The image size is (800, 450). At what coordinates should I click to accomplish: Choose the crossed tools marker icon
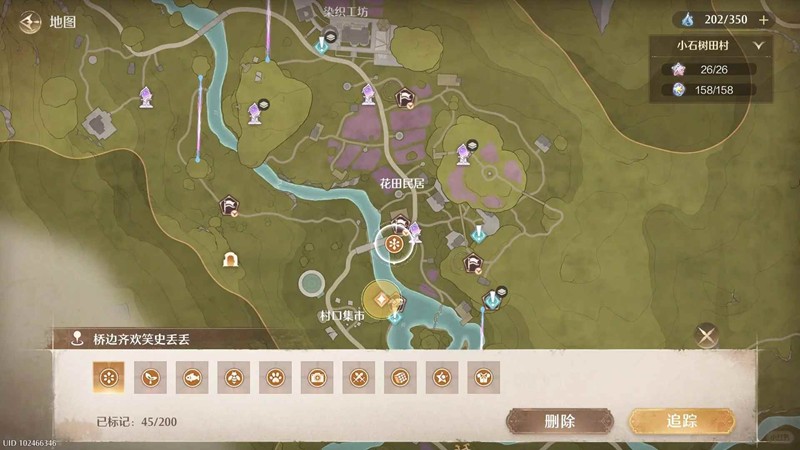click(360, 377)
